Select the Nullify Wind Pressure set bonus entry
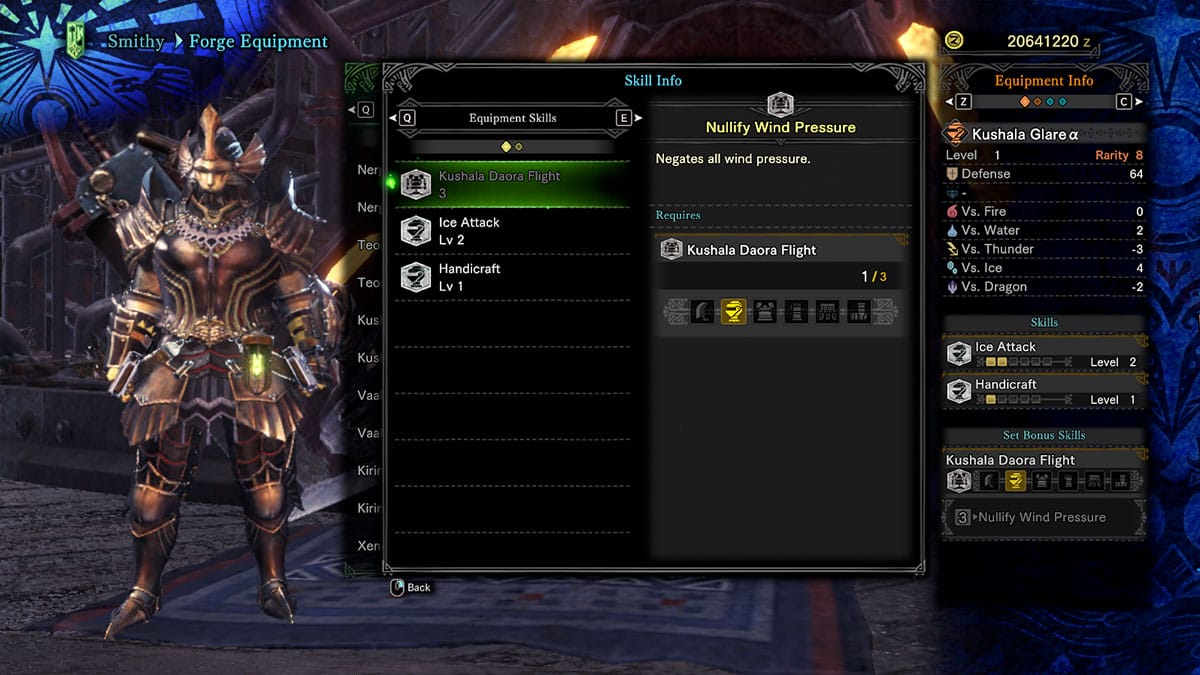The height and width of the screenshot is (675, 1200). [x=1043, y=517]
